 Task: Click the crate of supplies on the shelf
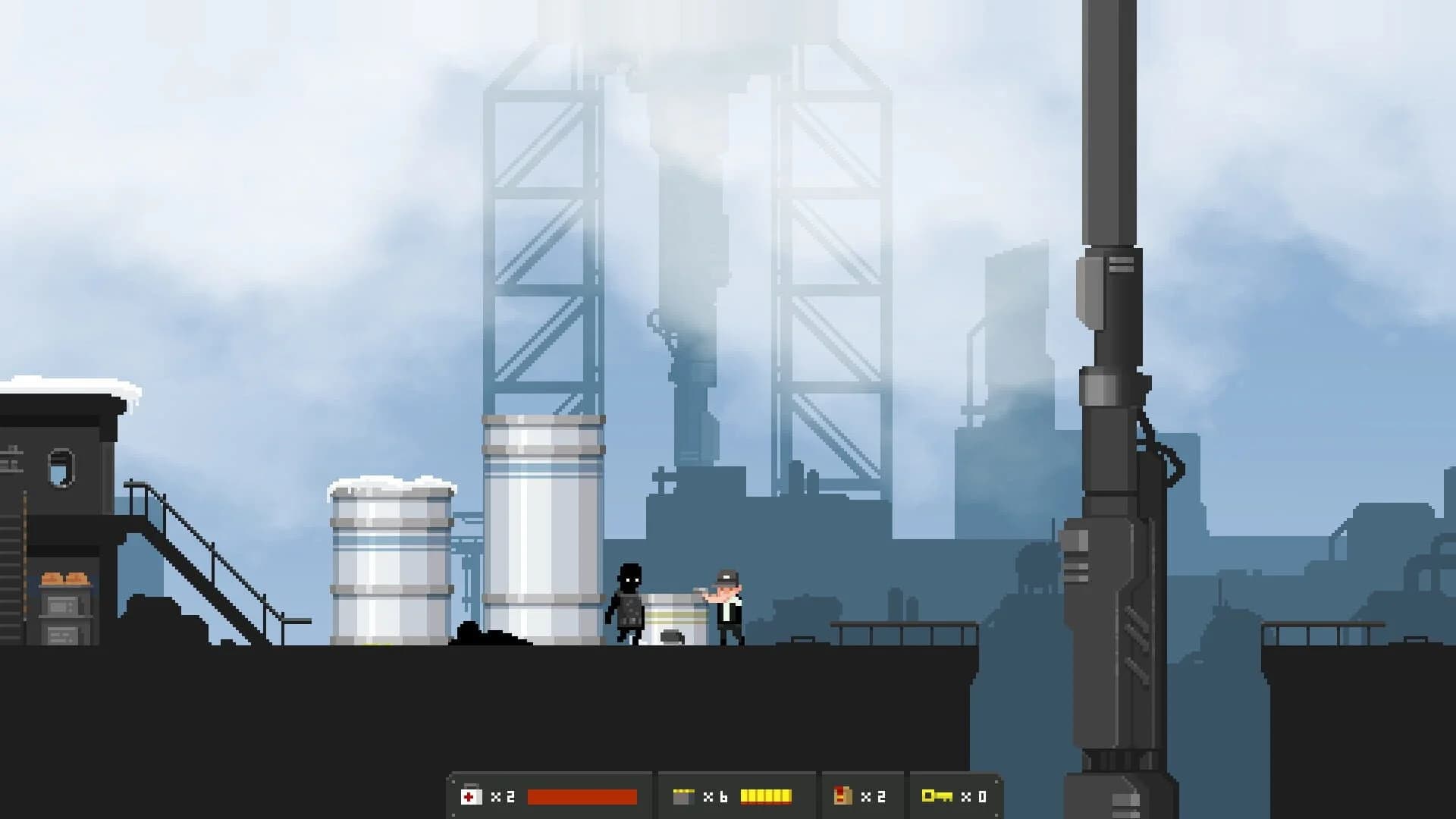(x=64, y=579)
